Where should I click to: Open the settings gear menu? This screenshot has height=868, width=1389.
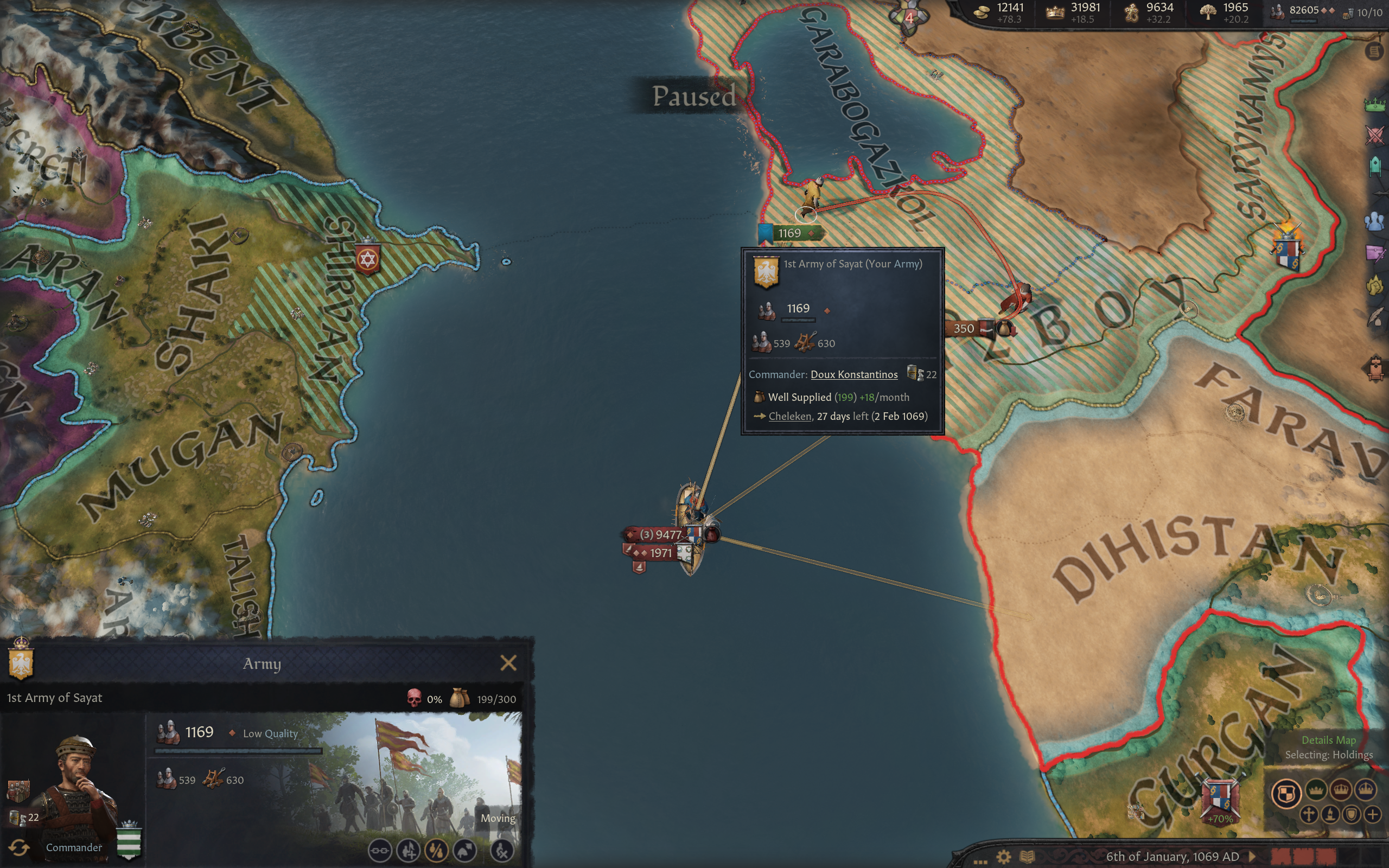pos(1003,857)
